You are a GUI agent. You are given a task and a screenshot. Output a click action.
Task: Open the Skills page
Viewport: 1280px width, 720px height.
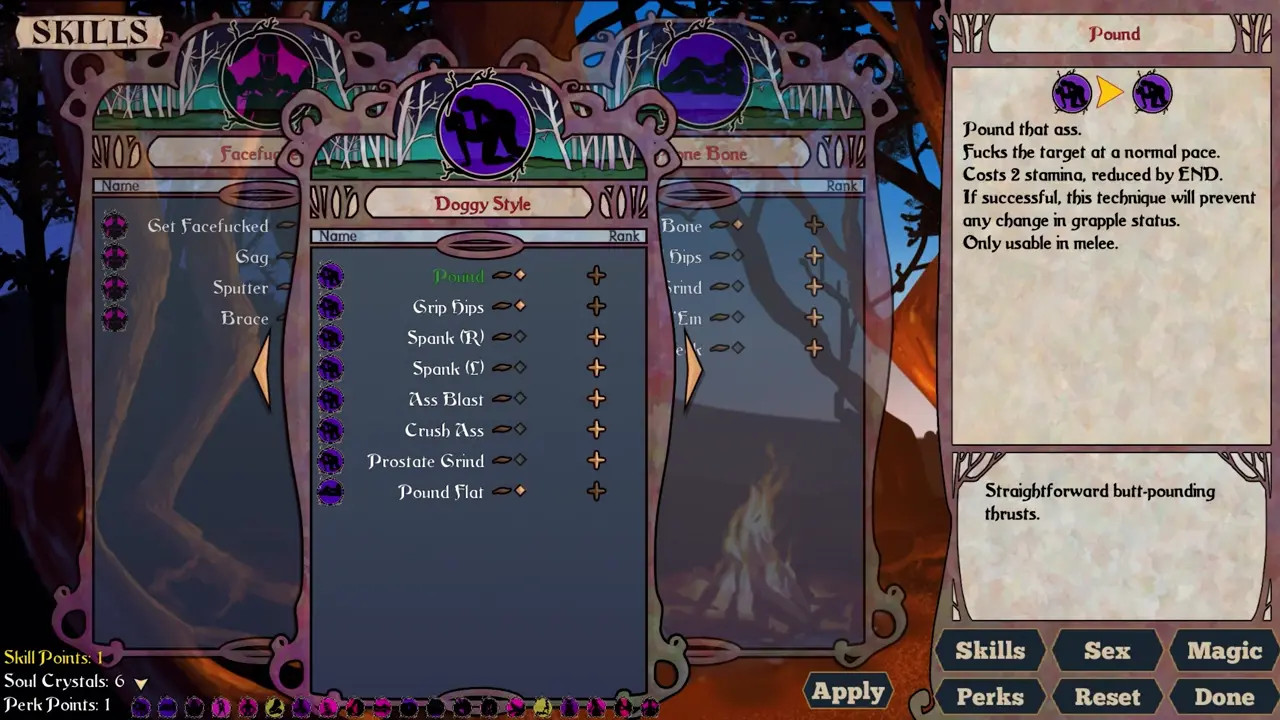coord(989,651)
